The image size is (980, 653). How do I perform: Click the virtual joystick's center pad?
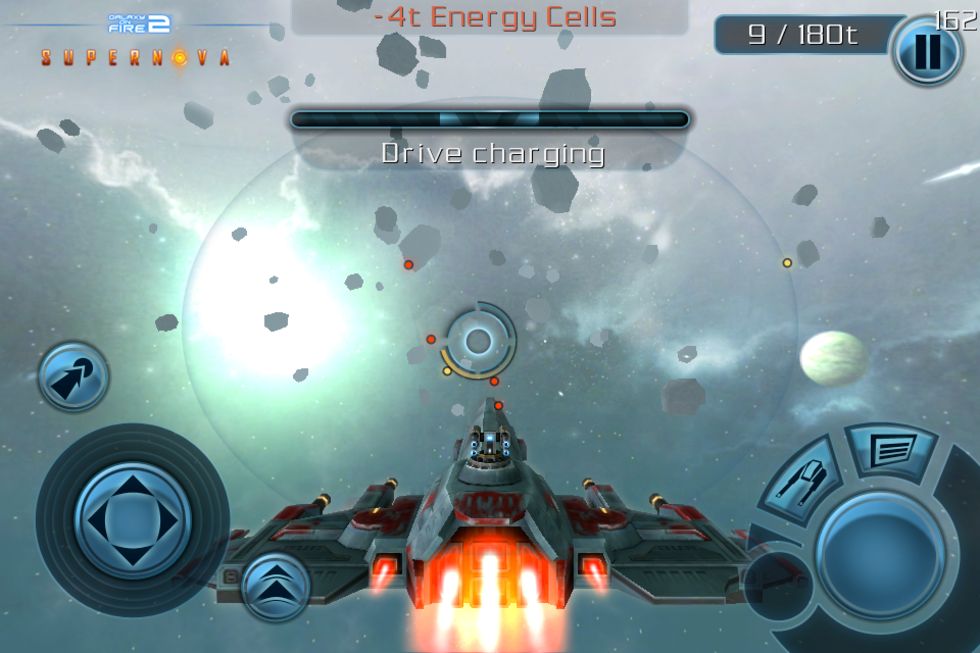[132, 519]
